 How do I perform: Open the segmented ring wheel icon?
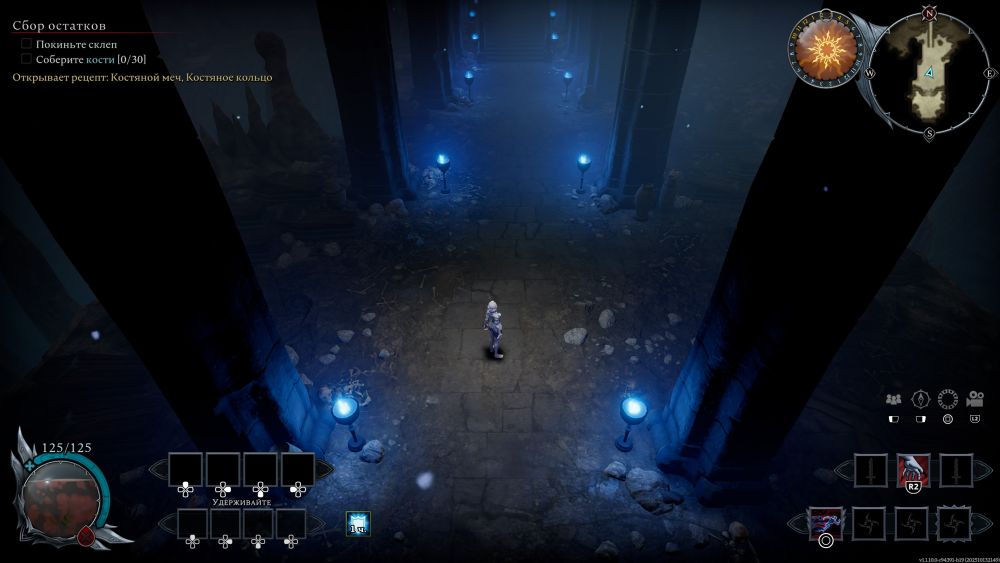[948, 398]
